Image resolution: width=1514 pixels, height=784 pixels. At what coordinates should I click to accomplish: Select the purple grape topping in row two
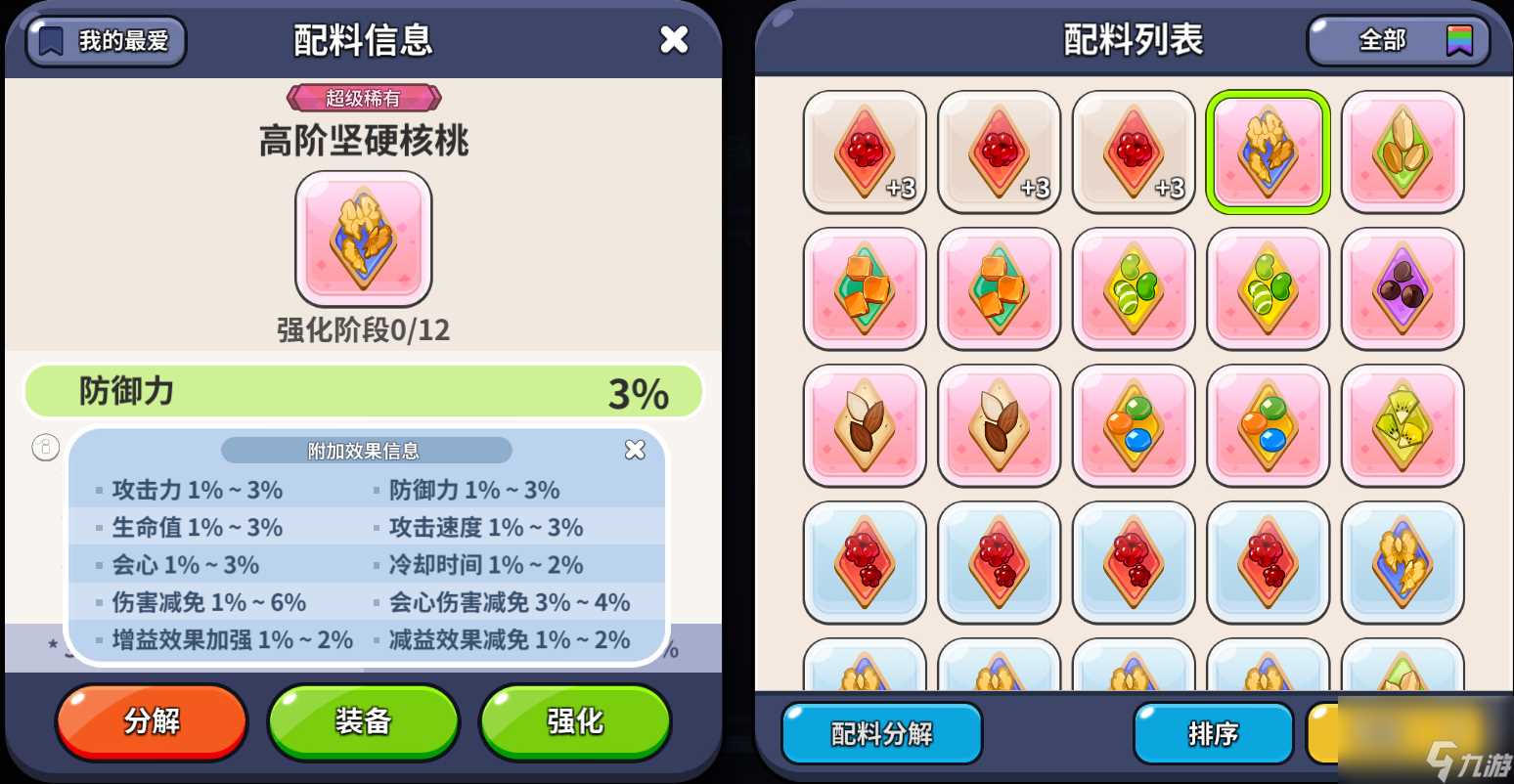click(x=1403, y=287)
